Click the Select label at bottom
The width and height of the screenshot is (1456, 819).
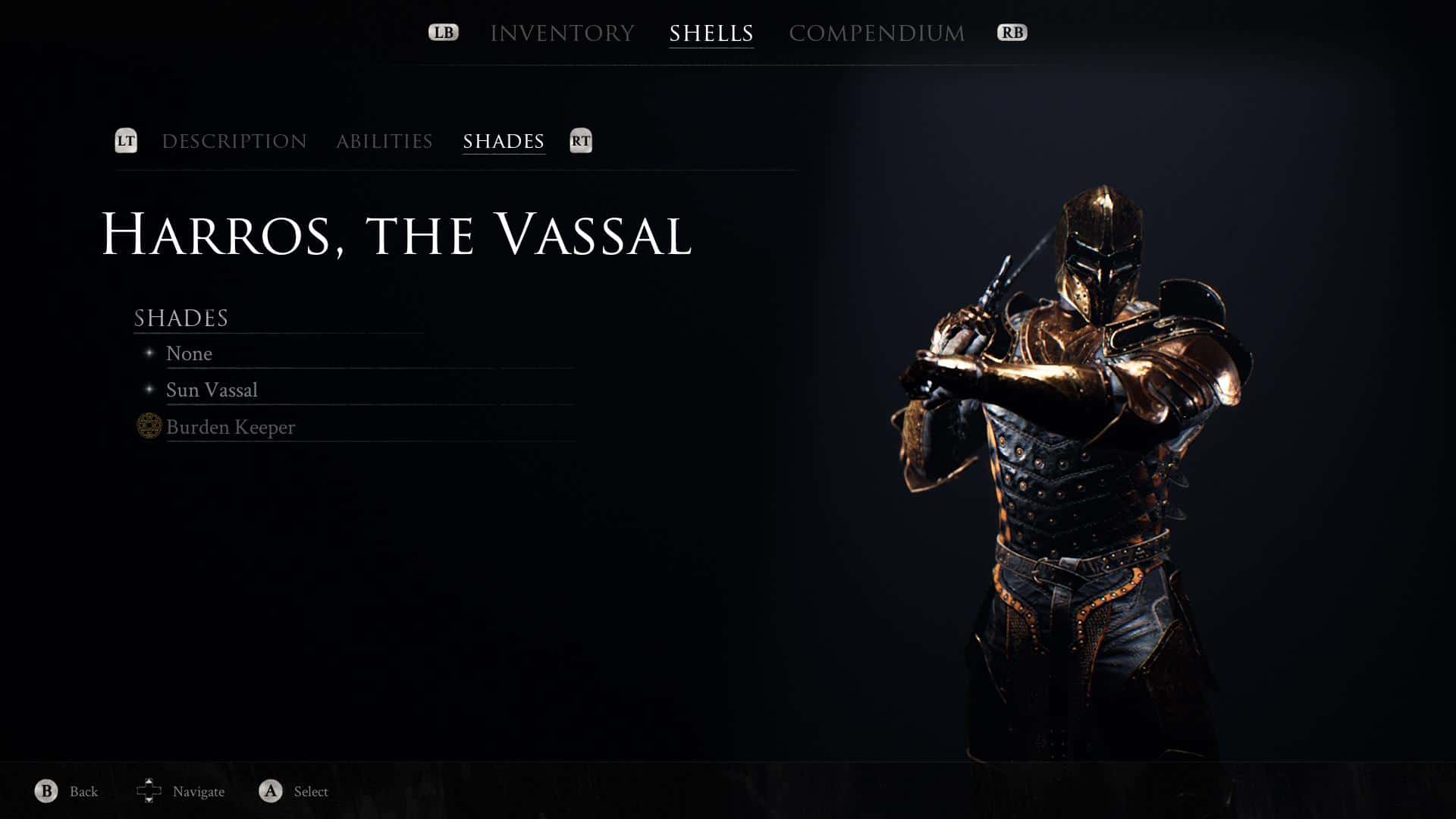[308, 792]
